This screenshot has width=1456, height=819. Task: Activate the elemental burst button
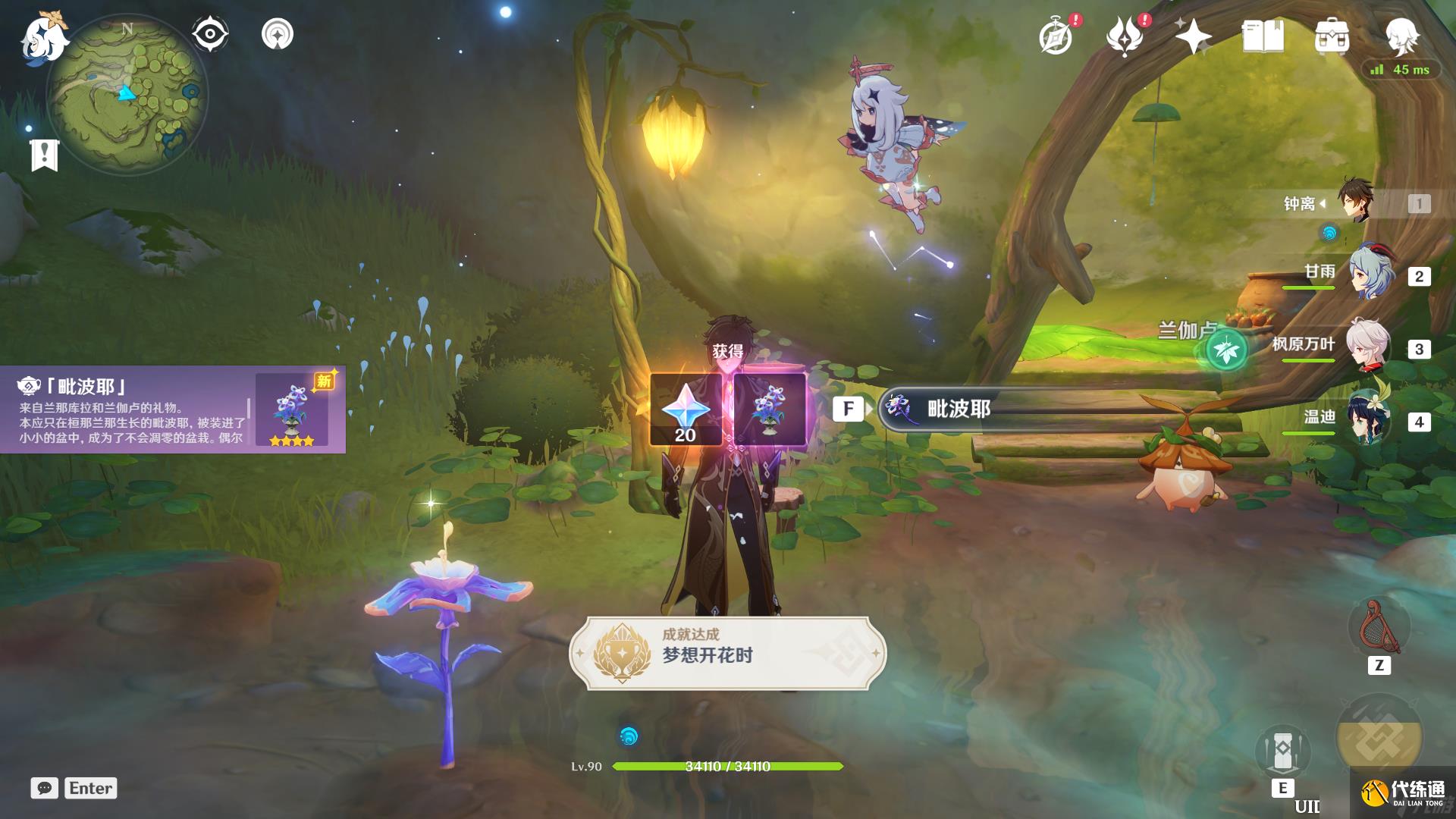click(x=1379, y=738)
